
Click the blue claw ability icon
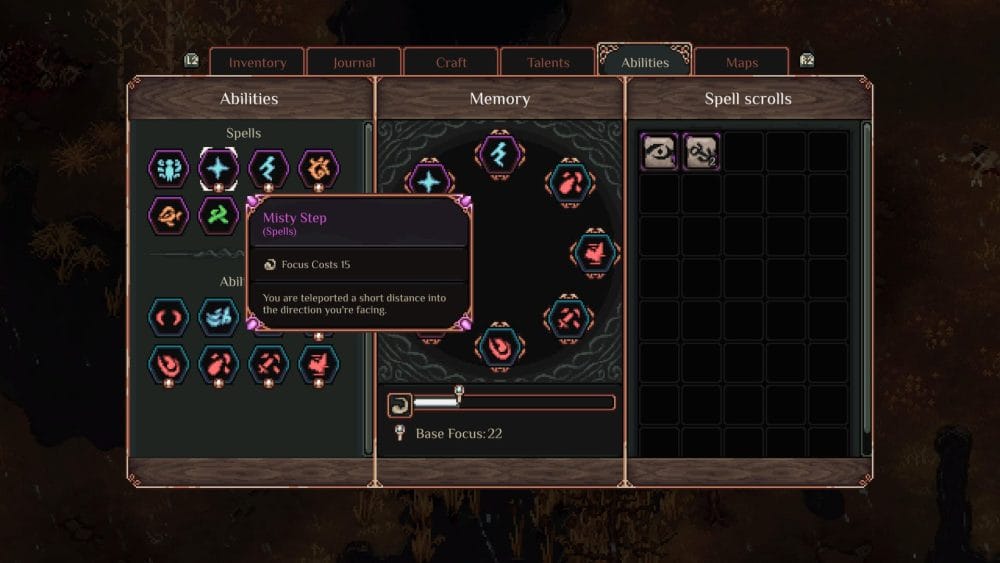click(x=218, y=317)
